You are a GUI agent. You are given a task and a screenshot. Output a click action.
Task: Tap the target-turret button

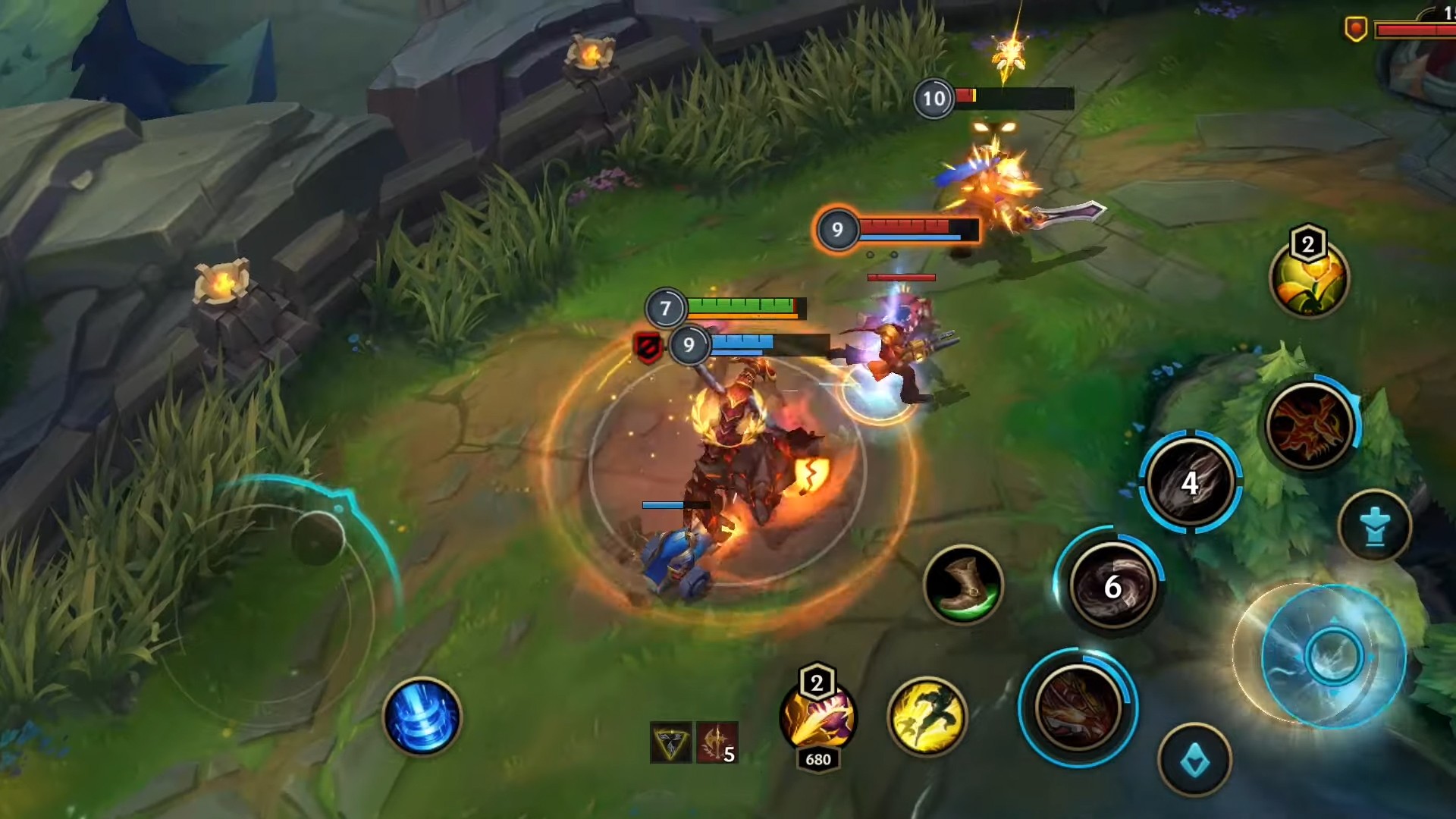(x=1374, y=526)
